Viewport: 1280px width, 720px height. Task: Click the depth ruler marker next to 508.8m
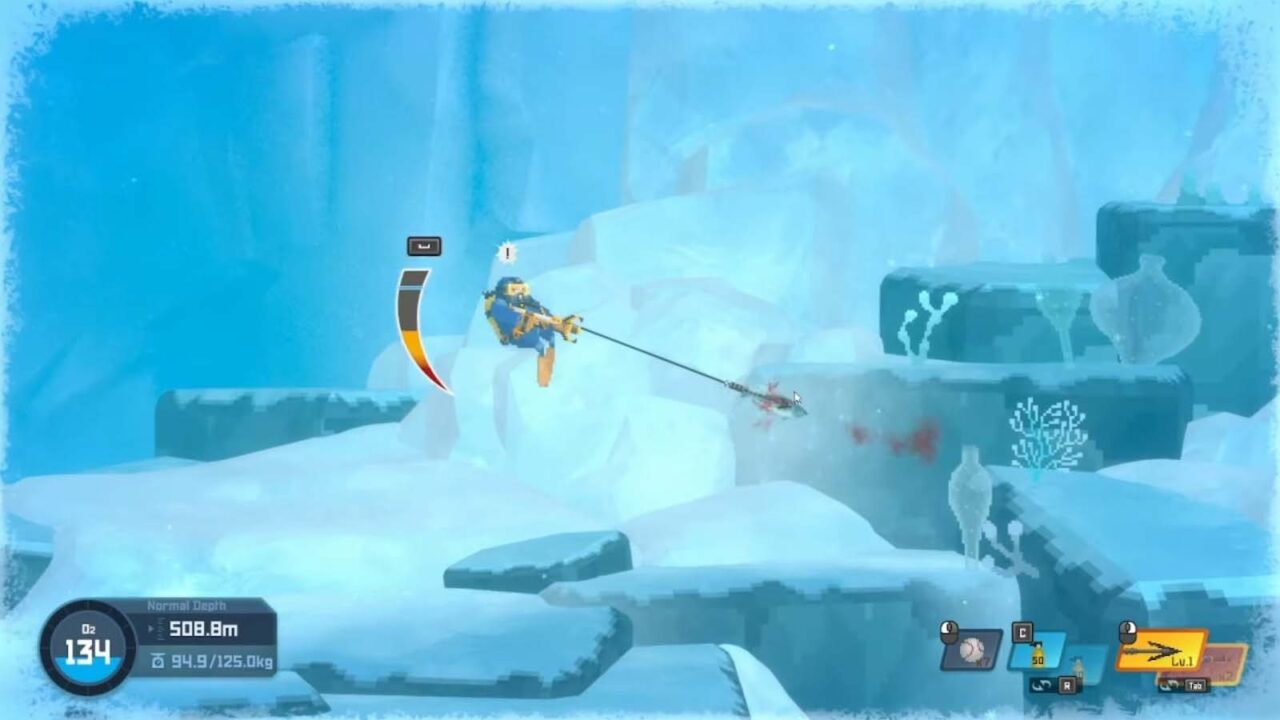(160, 627)
